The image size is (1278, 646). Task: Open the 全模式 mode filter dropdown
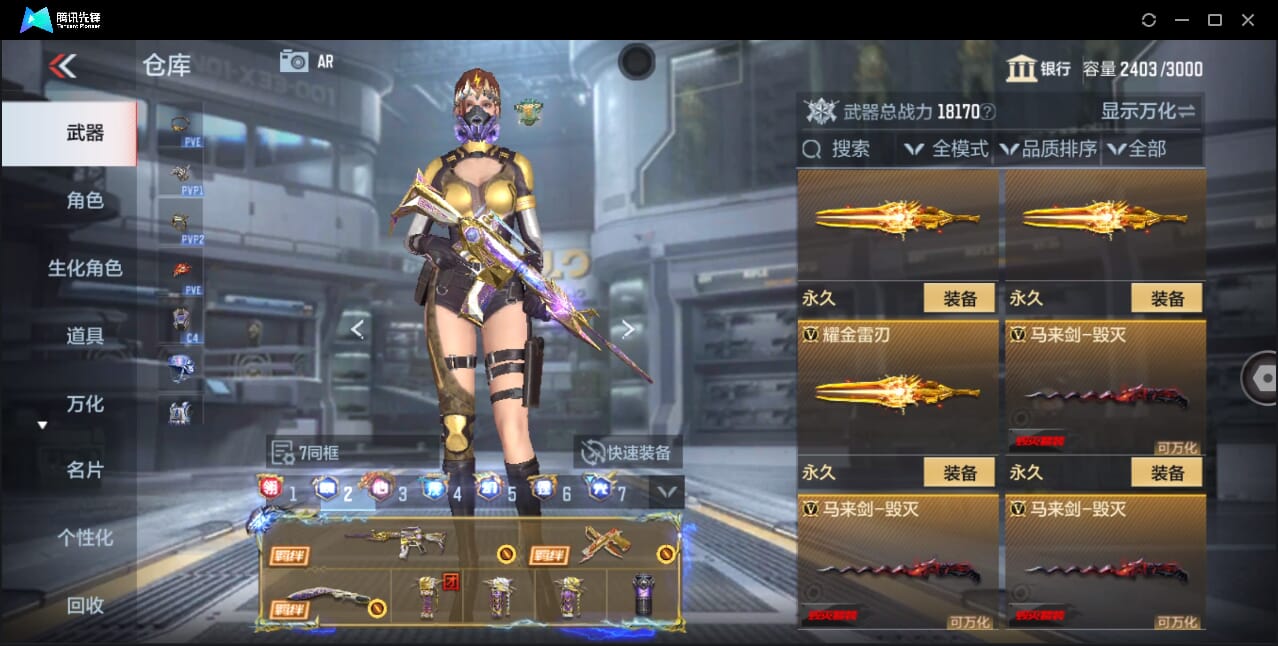(947, 149)
